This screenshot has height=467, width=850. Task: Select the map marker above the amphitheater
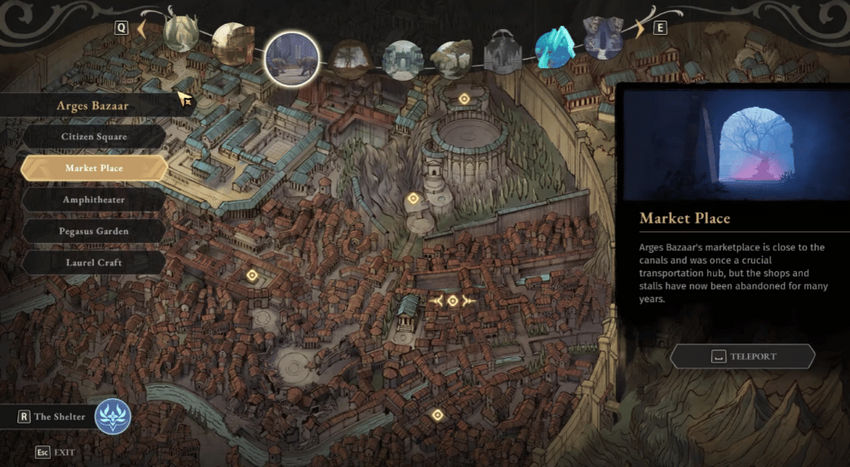463,99
